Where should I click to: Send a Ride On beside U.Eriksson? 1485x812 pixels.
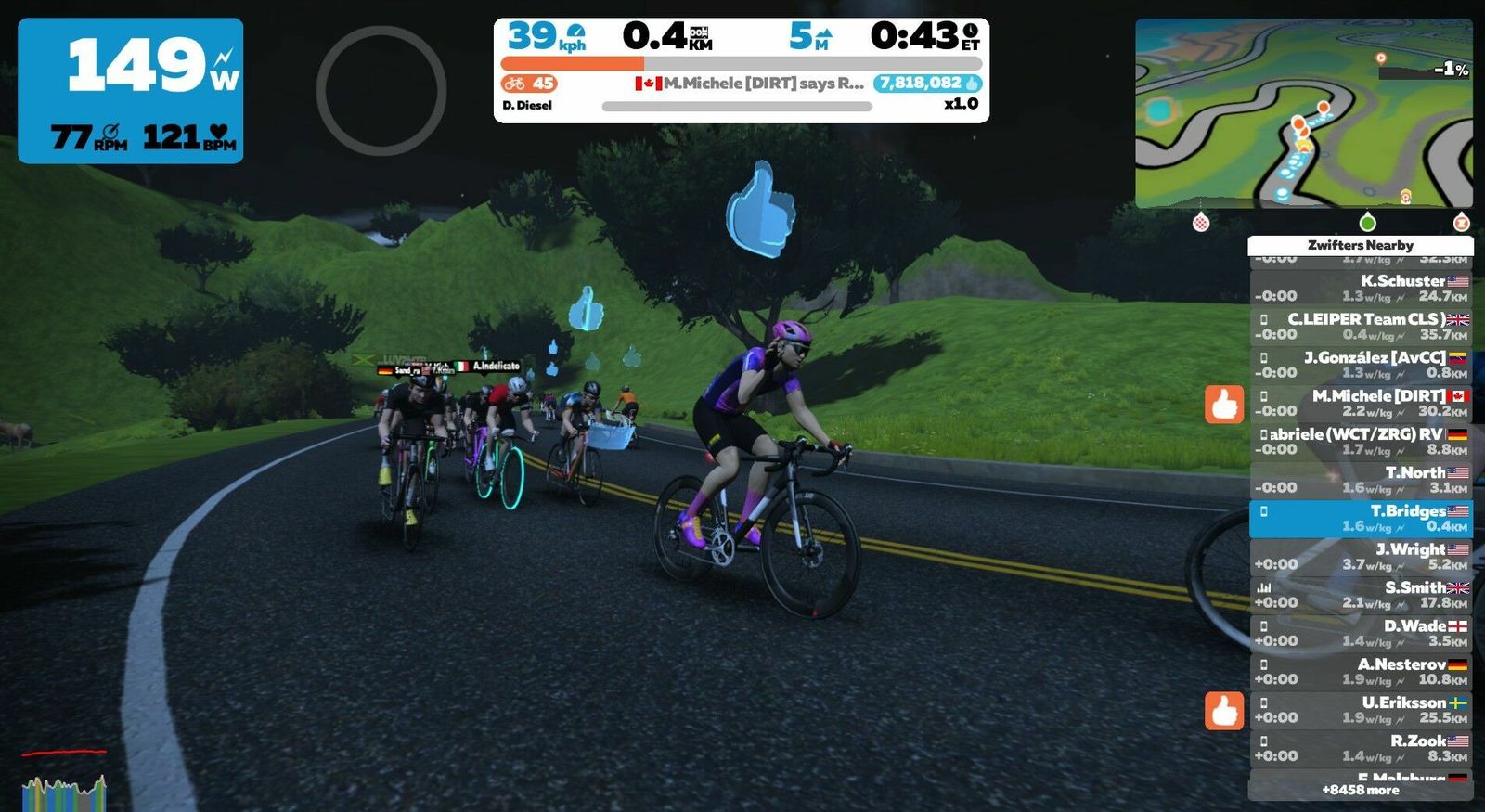coord(1224,711)
